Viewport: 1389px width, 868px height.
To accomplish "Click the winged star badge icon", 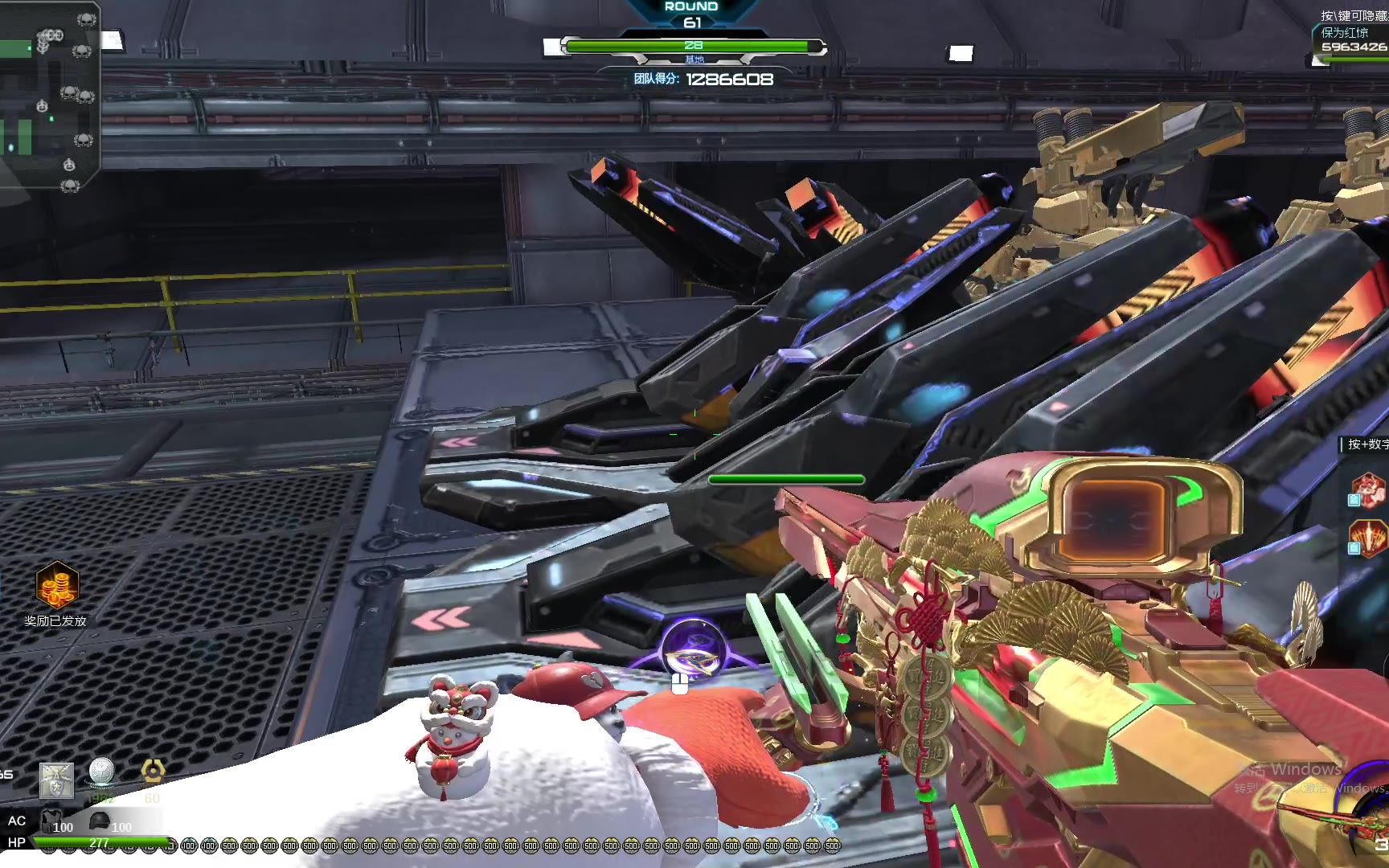I will click(x=56, y=780).
